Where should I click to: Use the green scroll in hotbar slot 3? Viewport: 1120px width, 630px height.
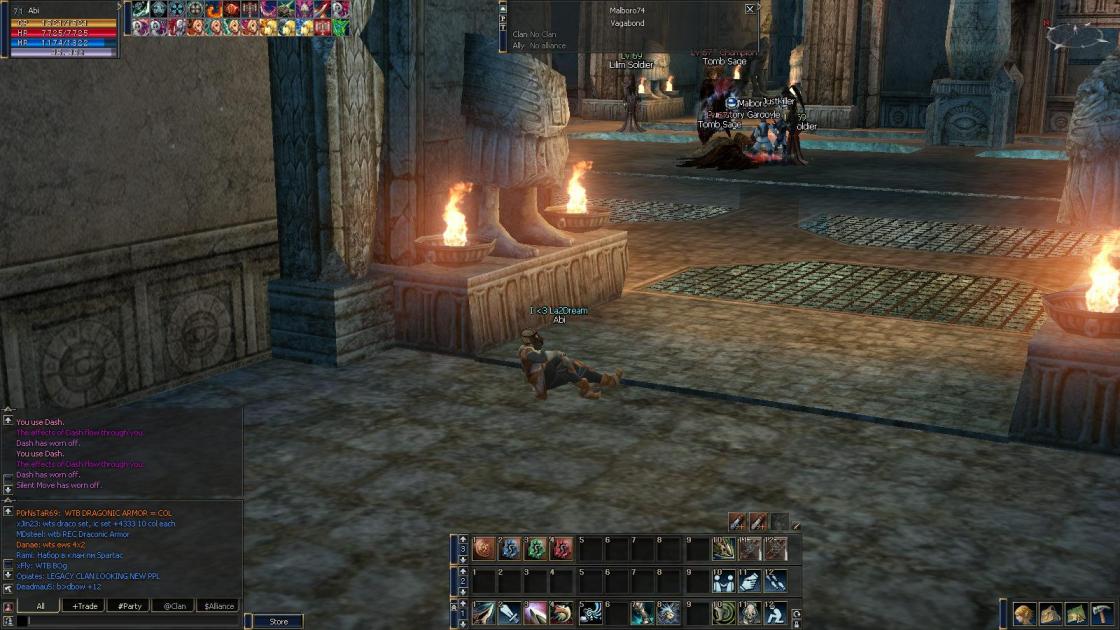click(536, 548)
